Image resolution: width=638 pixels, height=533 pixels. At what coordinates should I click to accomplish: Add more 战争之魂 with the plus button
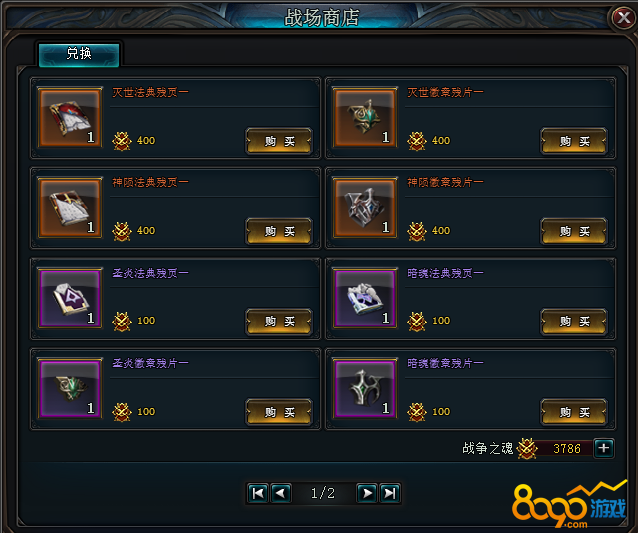(x=604, y=448)
